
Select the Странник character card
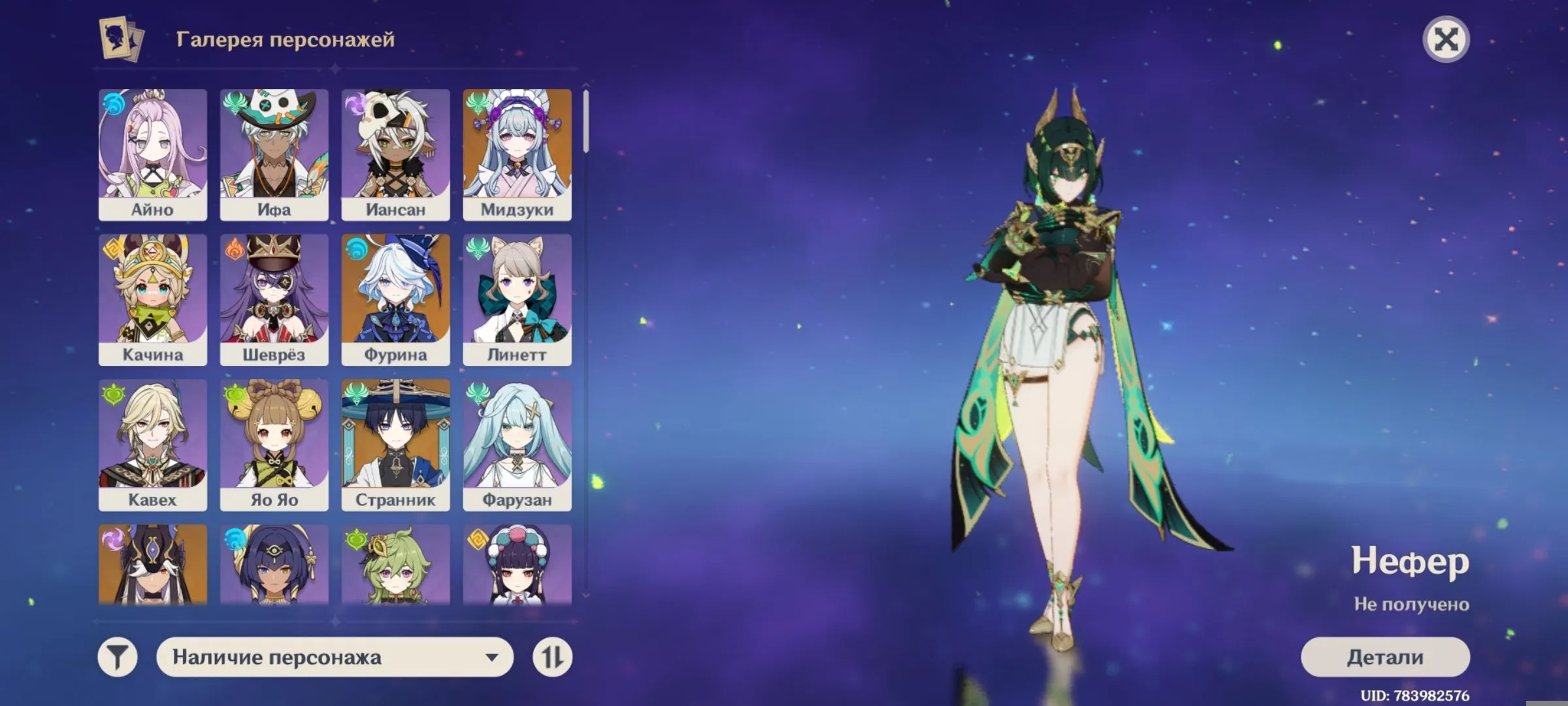pyautogui.click(x=395, y=445)
